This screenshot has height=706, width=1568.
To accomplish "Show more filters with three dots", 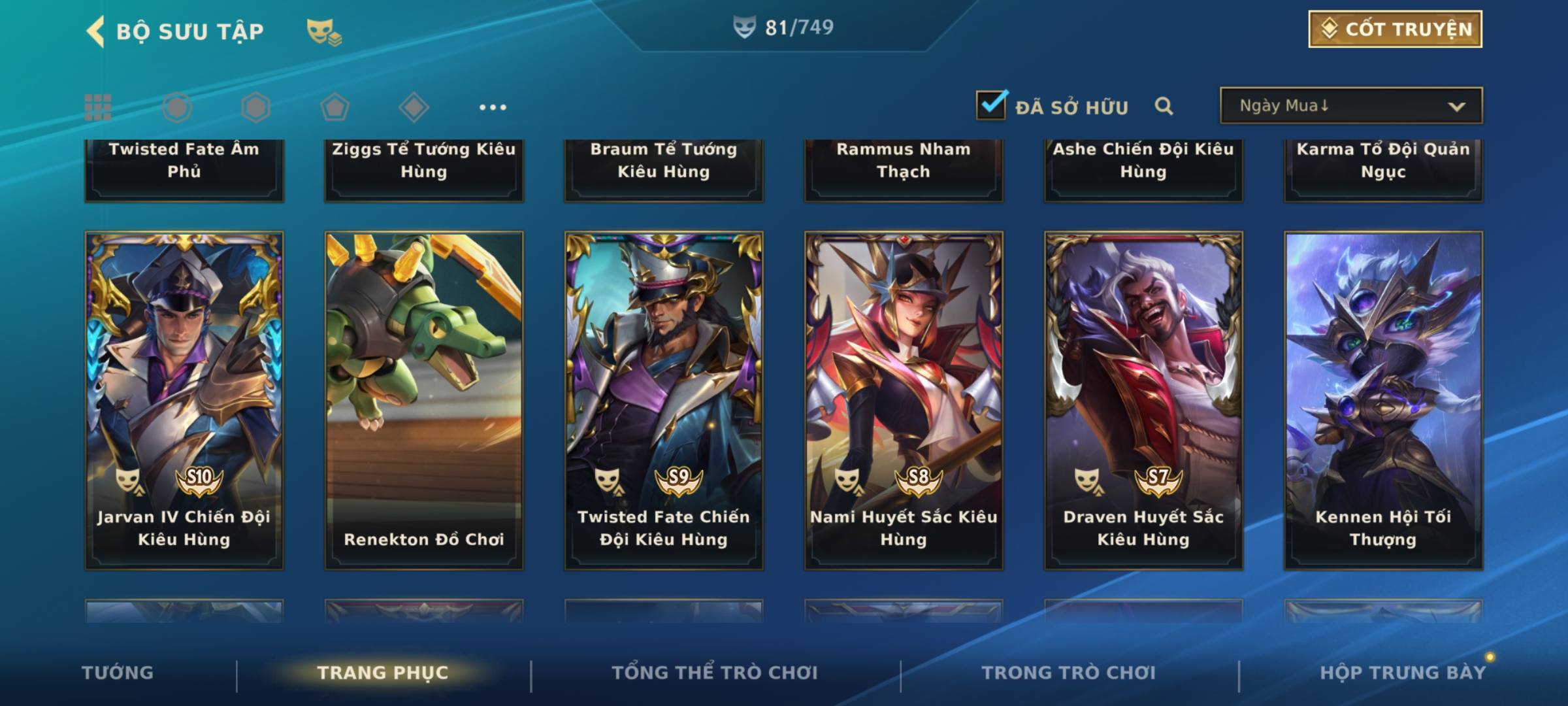I will 493,107.
